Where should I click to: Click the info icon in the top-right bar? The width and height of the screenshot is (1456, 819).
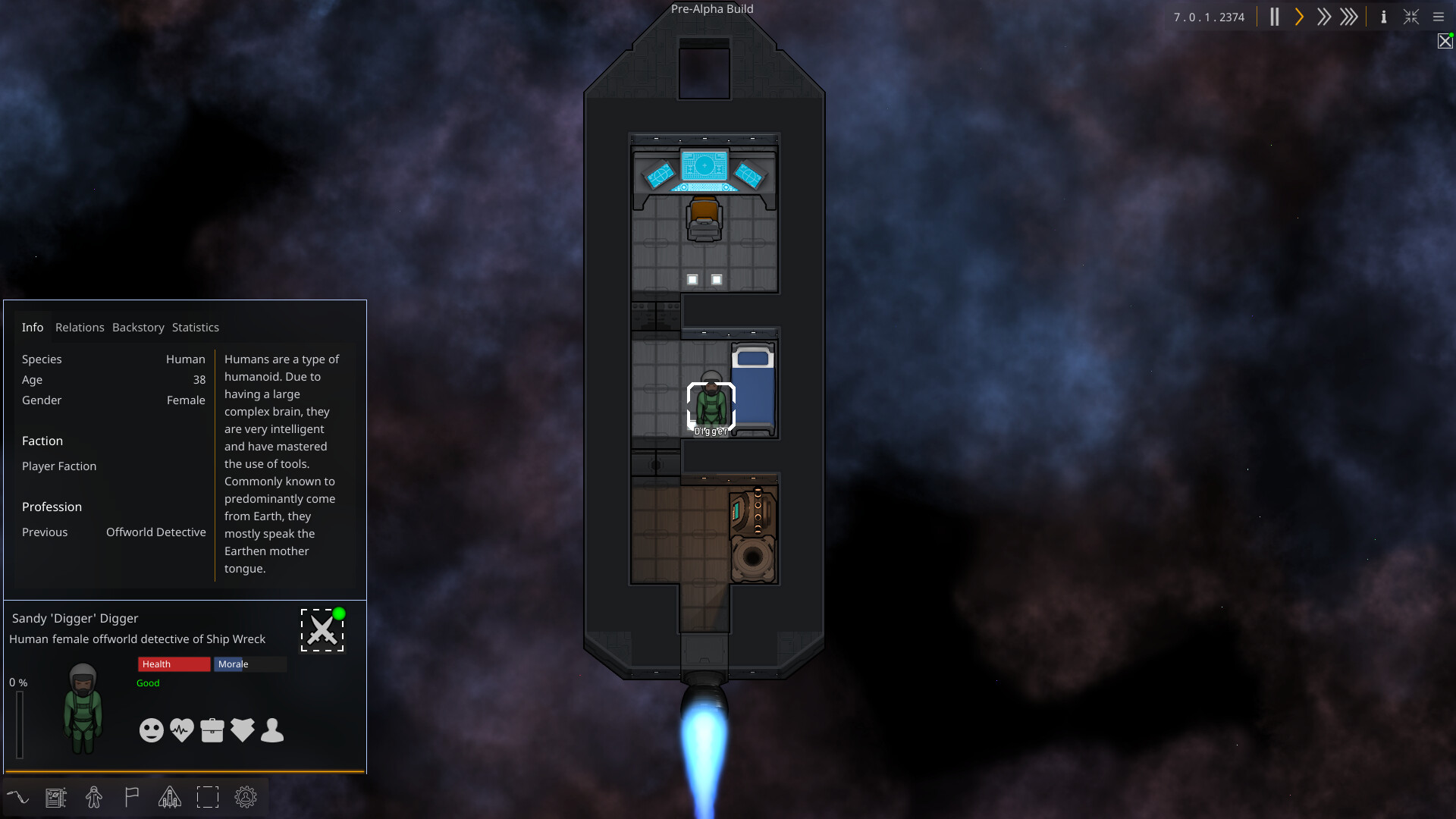1383,17
